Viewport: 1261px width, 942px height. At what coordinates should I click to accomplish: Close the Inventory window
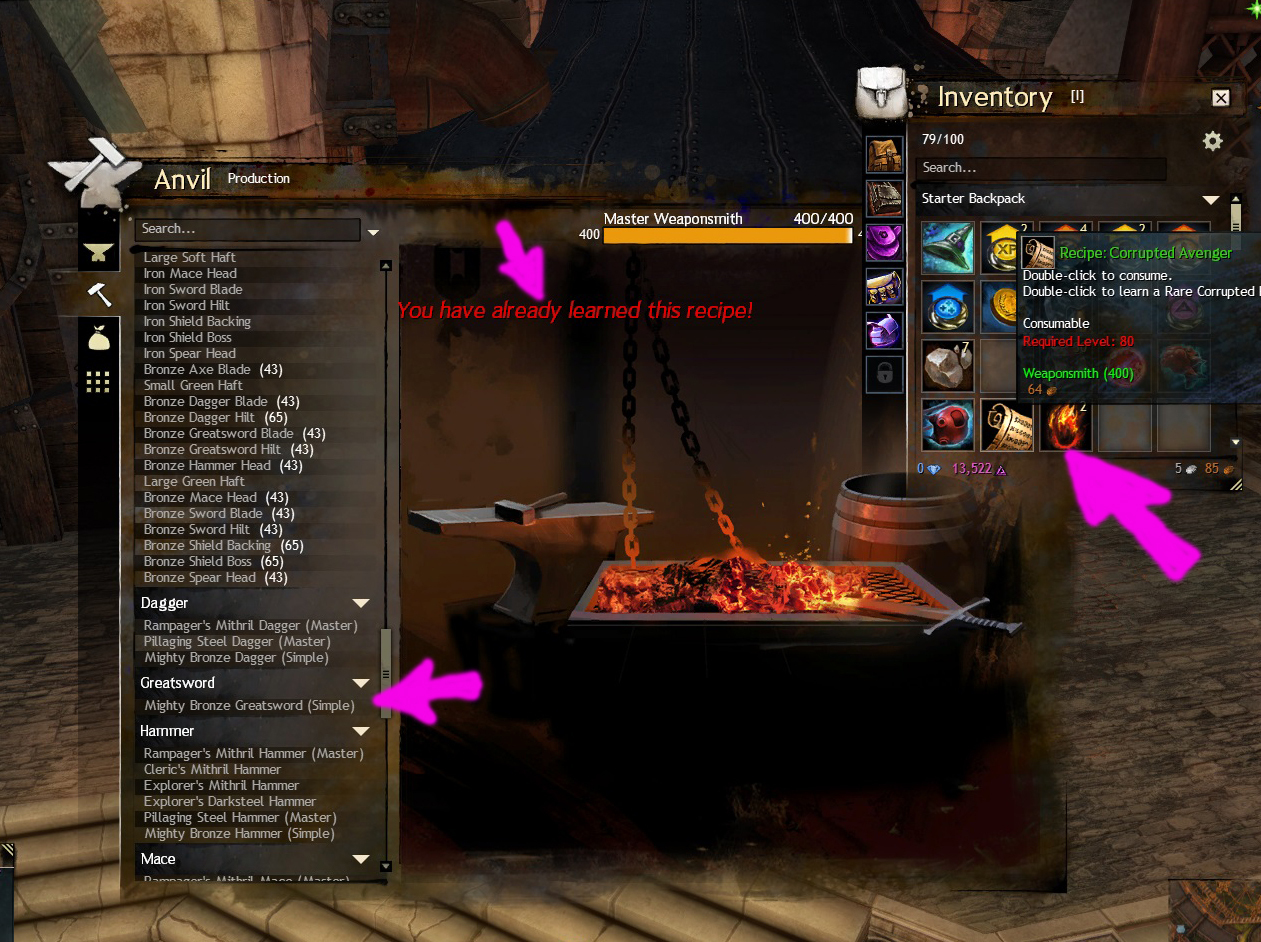coord(1220,97)
